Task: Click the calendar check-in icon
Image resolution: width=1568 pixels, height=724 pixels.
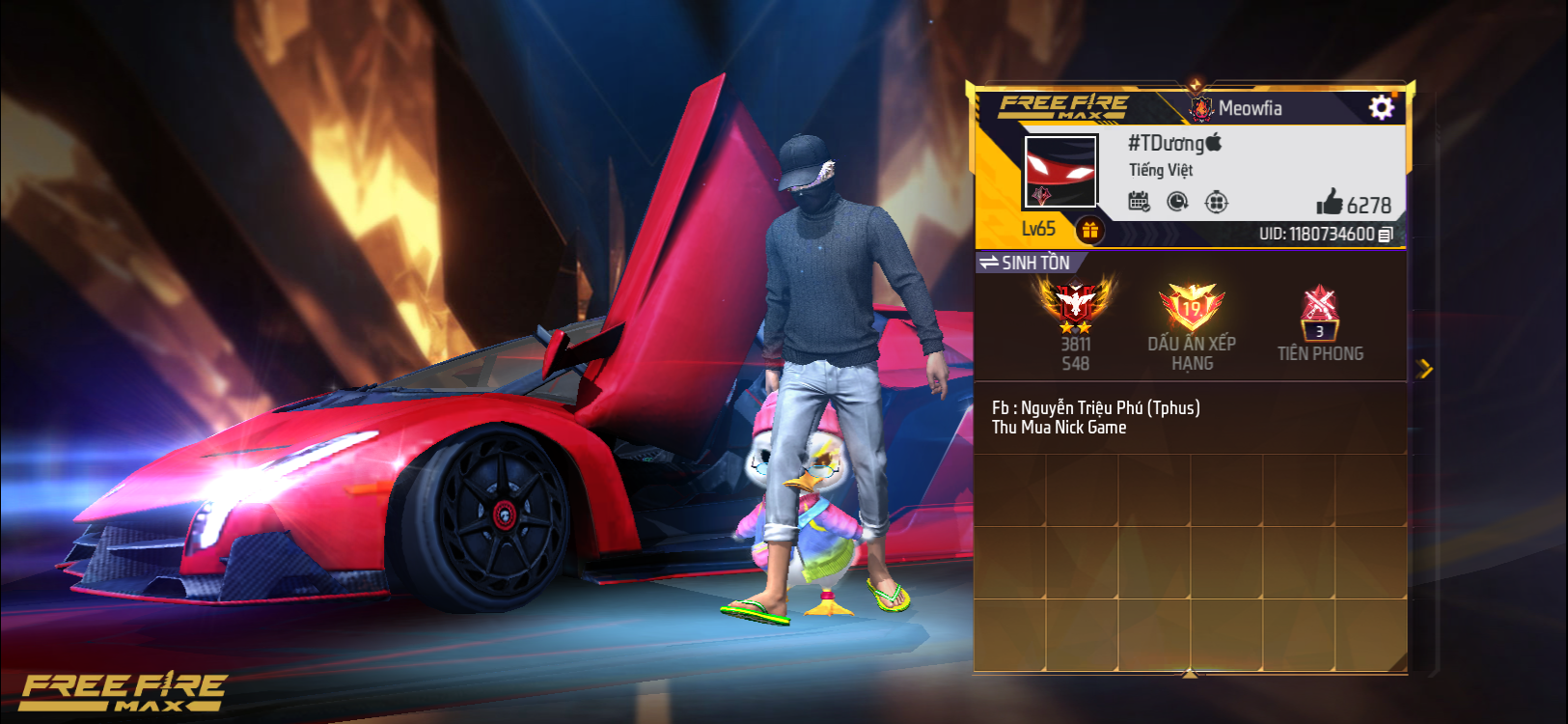Action: (1138, 201)
